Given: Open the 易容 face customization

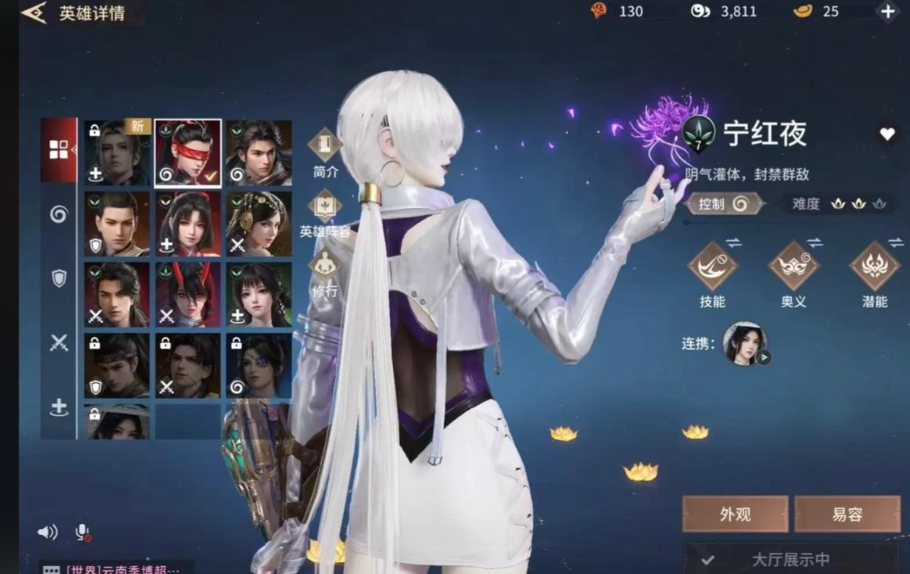Looking at the screenshot, I should tap(847, 514).
